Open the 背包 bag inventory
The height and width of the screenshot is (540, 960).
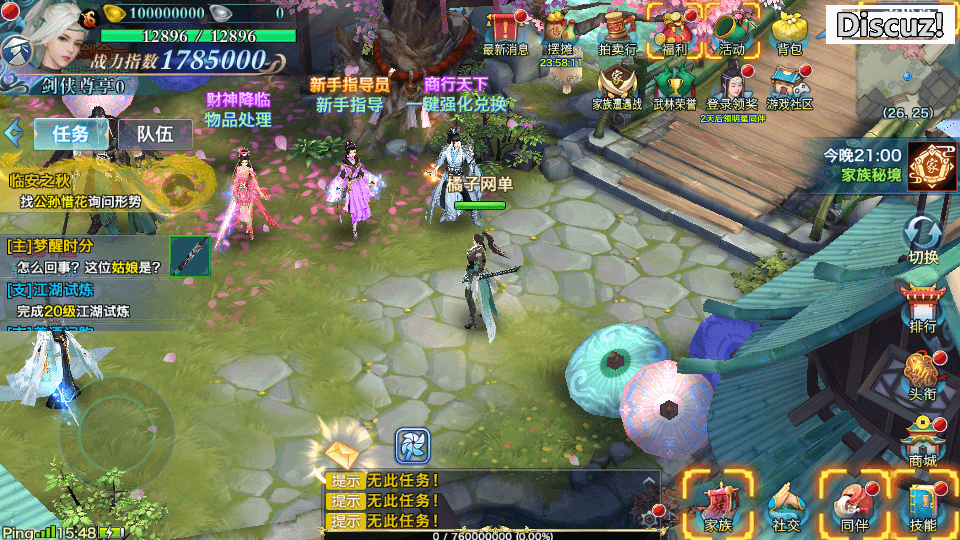pyautogui.click(x=789, y=30)
